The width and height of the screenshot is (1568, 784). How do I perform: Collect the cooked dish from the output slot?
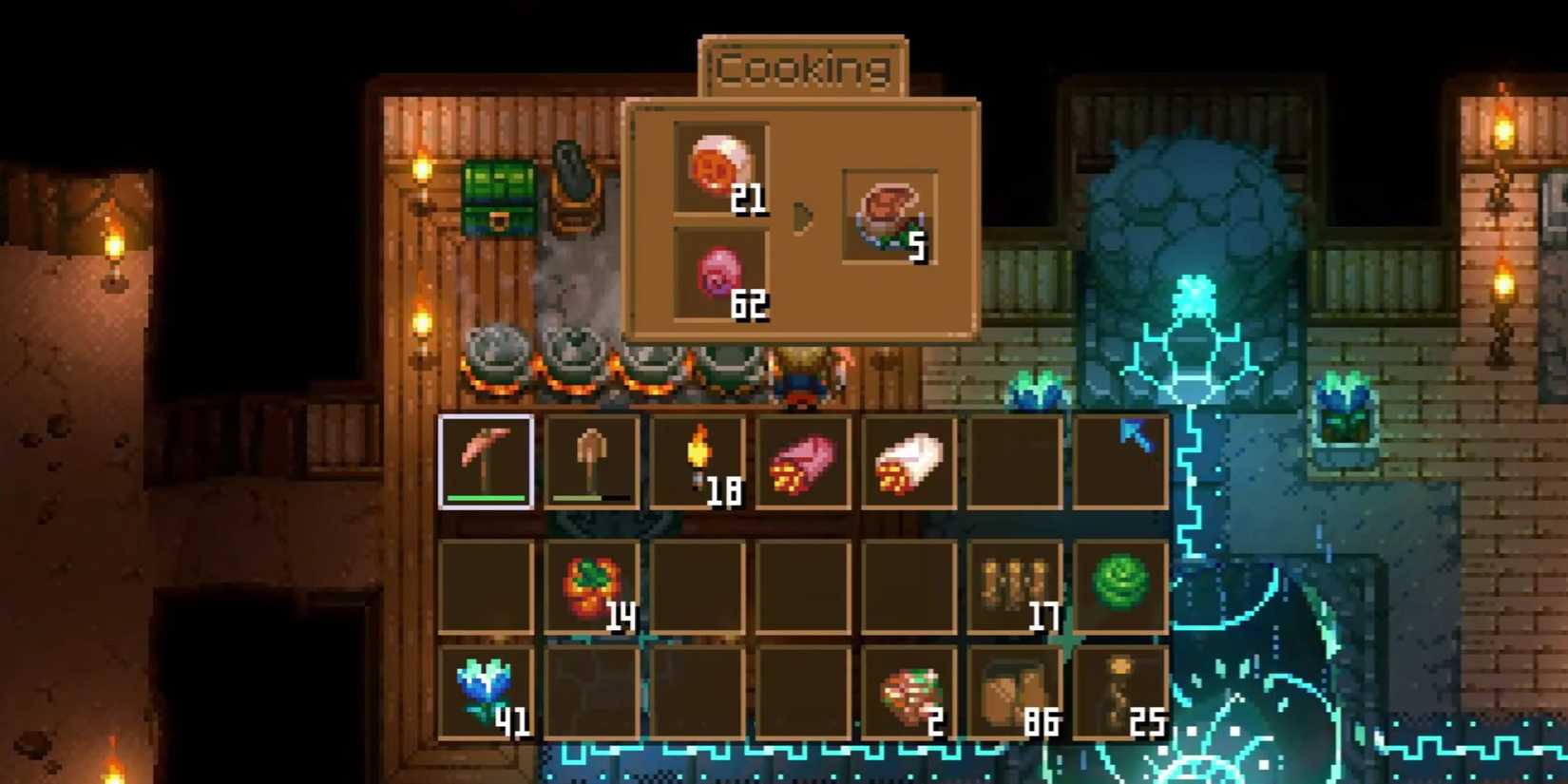point(889,217)
